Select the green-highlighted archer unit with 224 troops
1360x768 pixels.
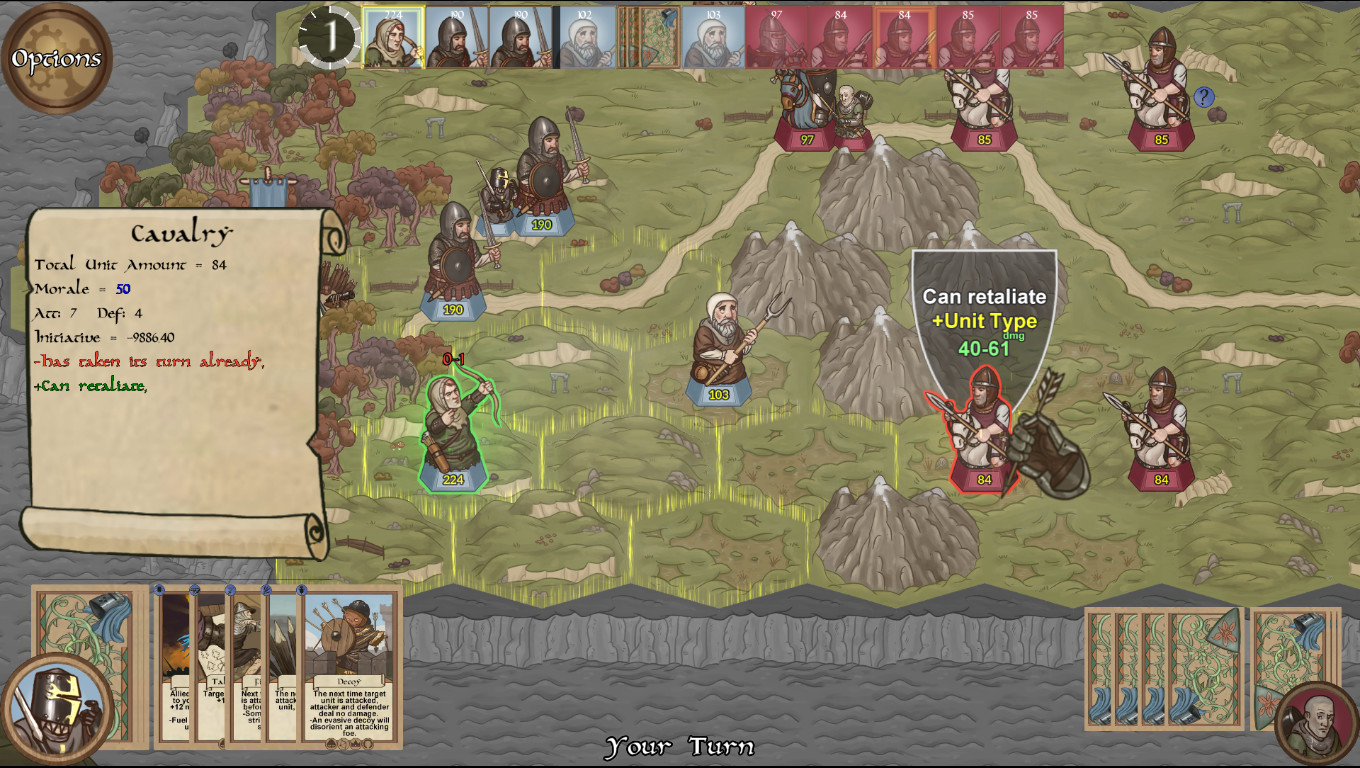452,425
